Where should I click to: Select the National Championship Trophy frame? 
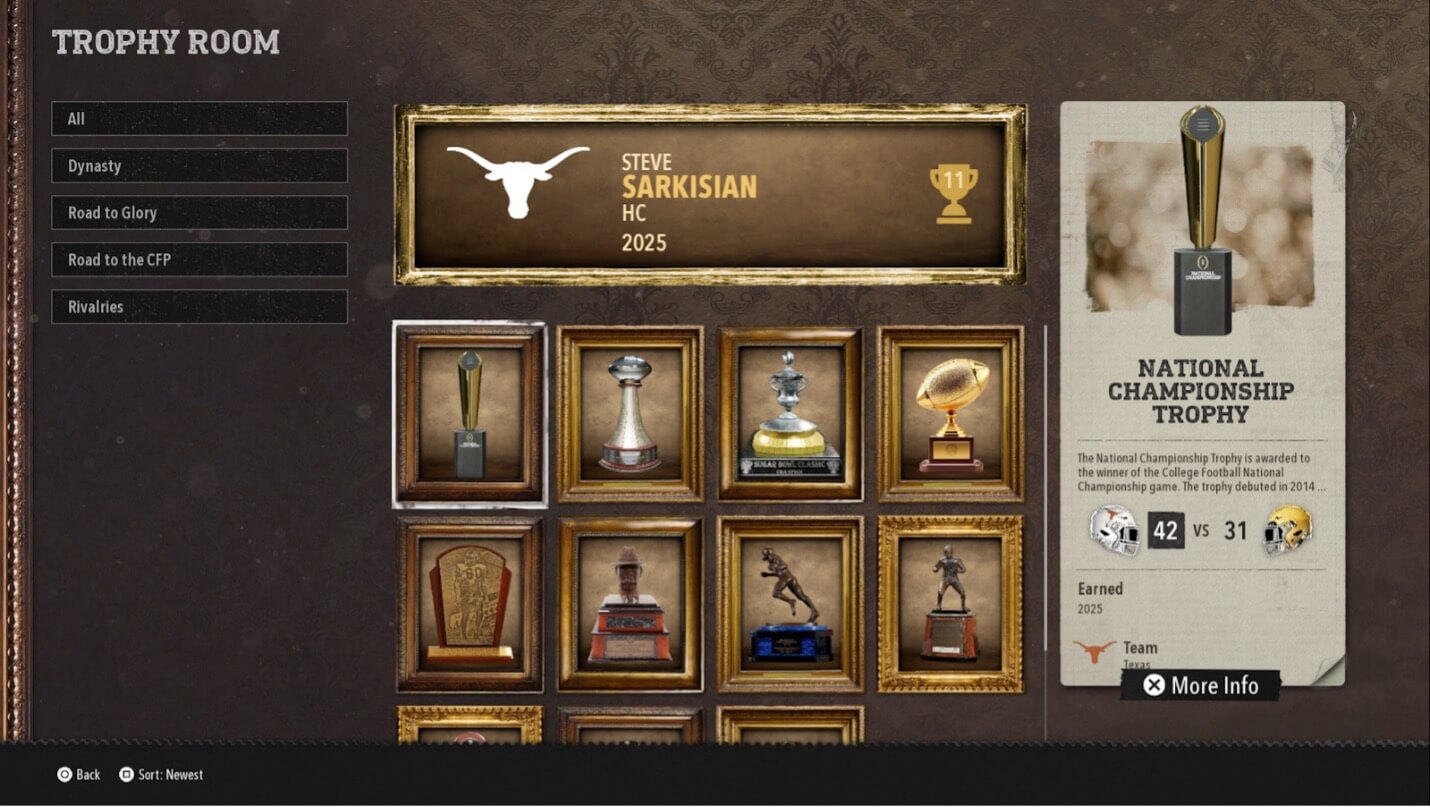[470, 414]
